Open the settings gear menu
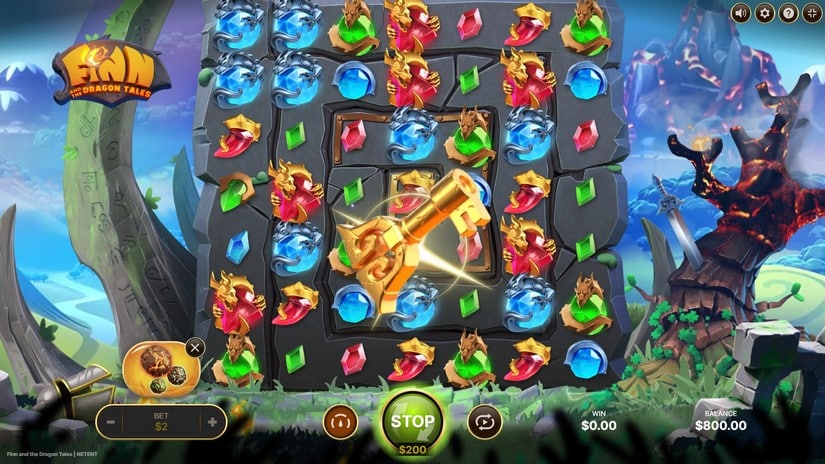 tap(765, 13)
